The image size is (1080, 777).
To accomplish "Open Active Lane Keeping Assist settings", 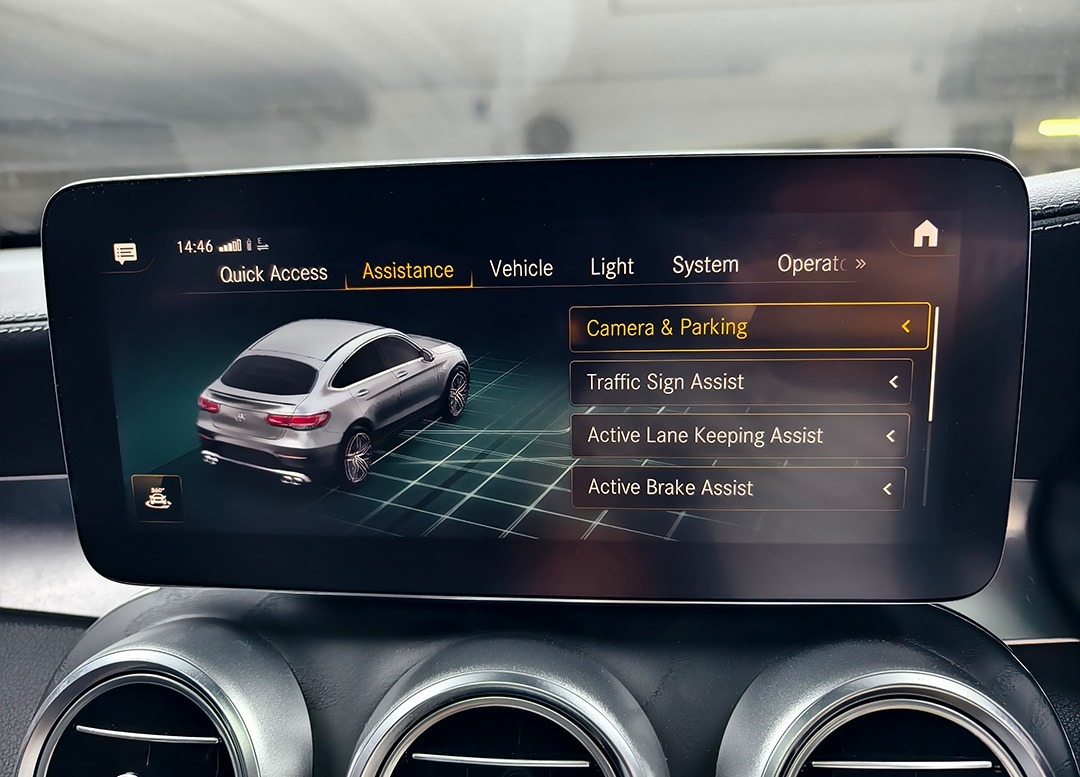I will click(x=739, y=435).
